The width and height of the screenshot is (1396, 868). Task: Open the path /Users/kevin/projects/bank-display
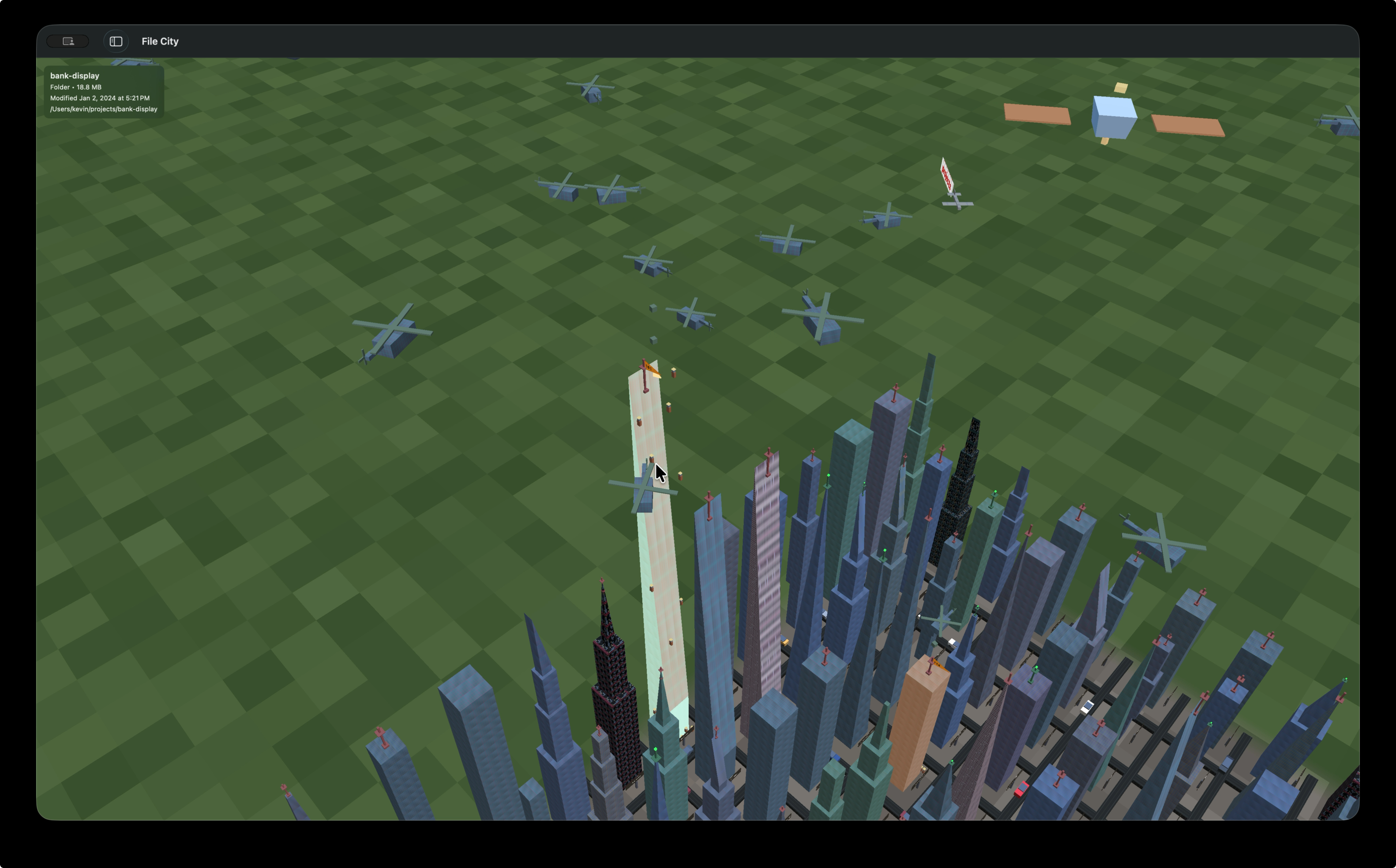pos(103,108)
